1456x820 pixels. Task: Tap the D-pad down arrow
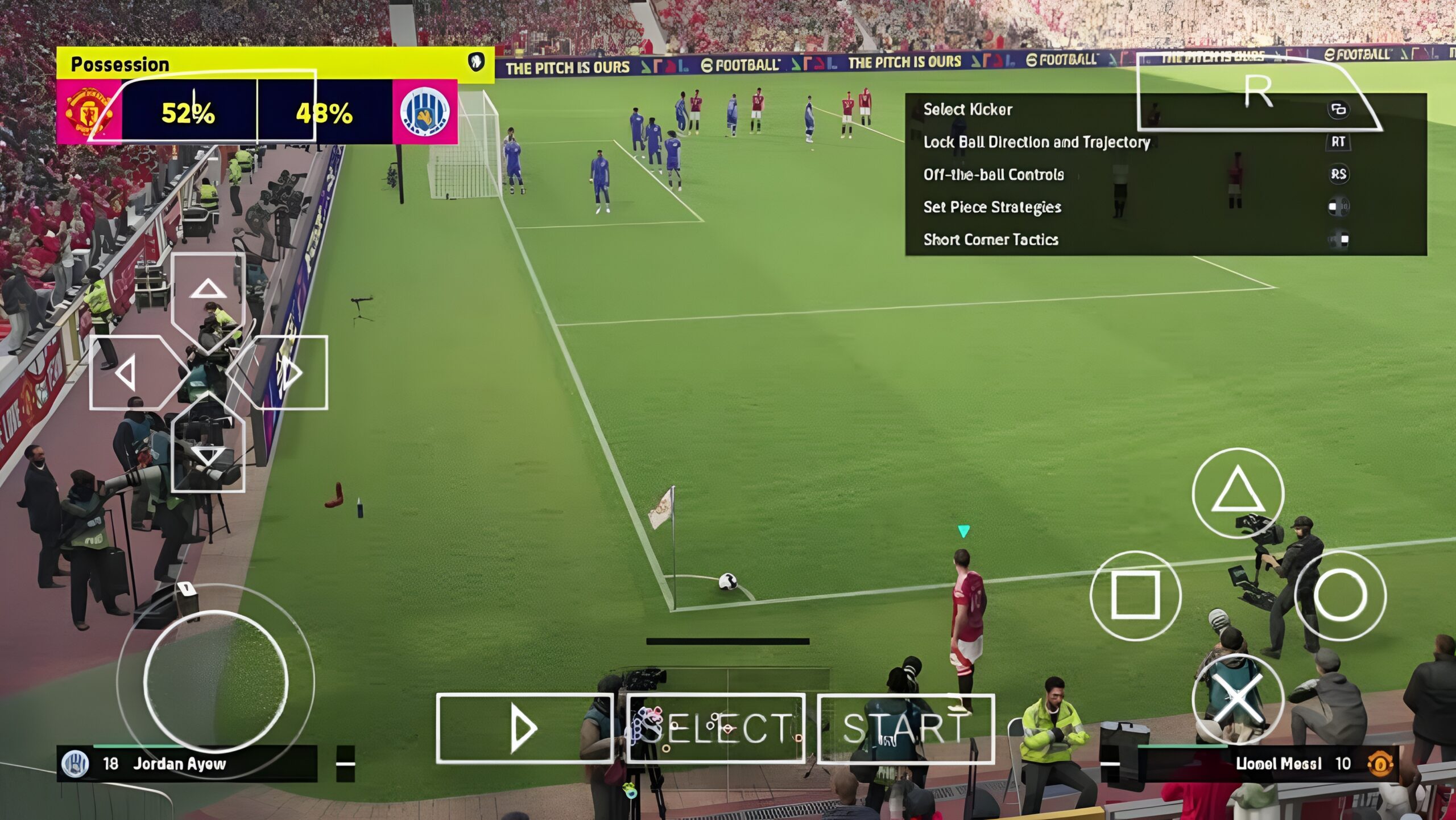pyautogui.click(x=208, y=455)
